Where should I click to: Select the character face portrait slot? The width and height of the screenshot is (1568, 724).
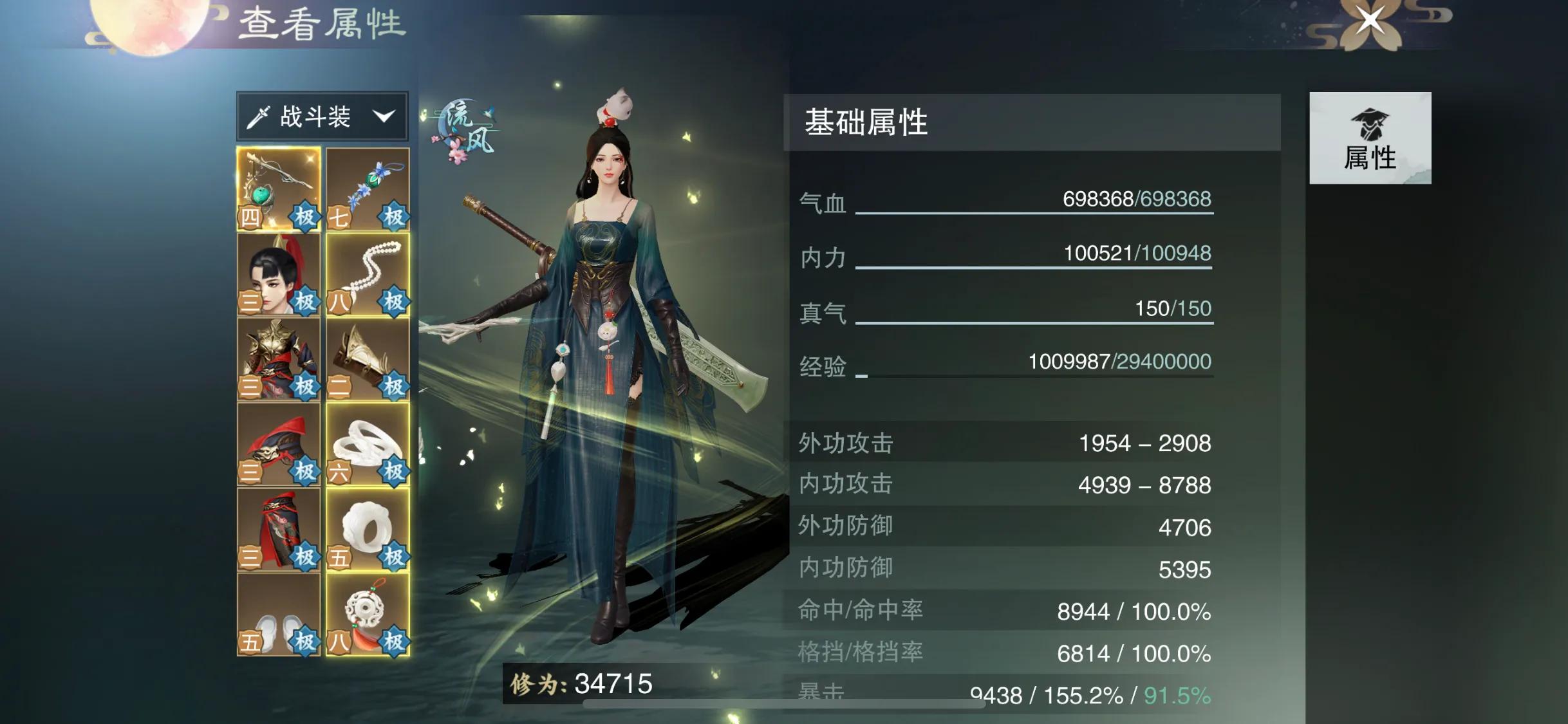(279, 274)
